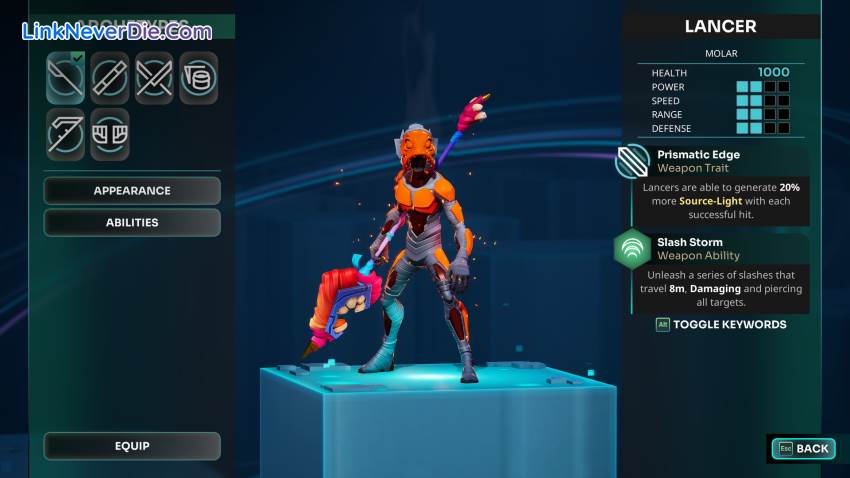Select the gauntlet fists weapon

[110, 134]
